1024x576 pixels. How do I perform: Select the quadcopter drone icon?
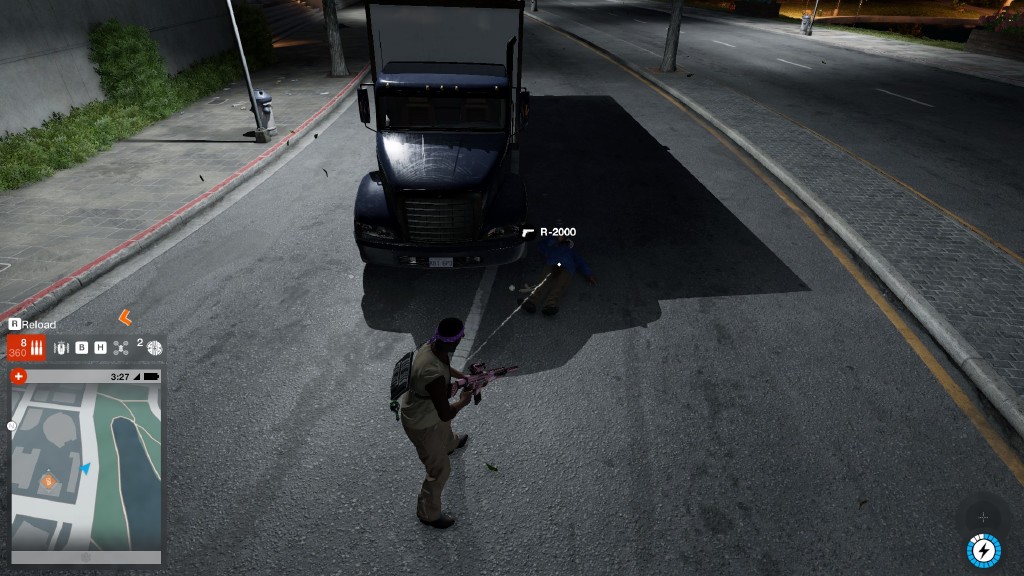click(121, 348)
